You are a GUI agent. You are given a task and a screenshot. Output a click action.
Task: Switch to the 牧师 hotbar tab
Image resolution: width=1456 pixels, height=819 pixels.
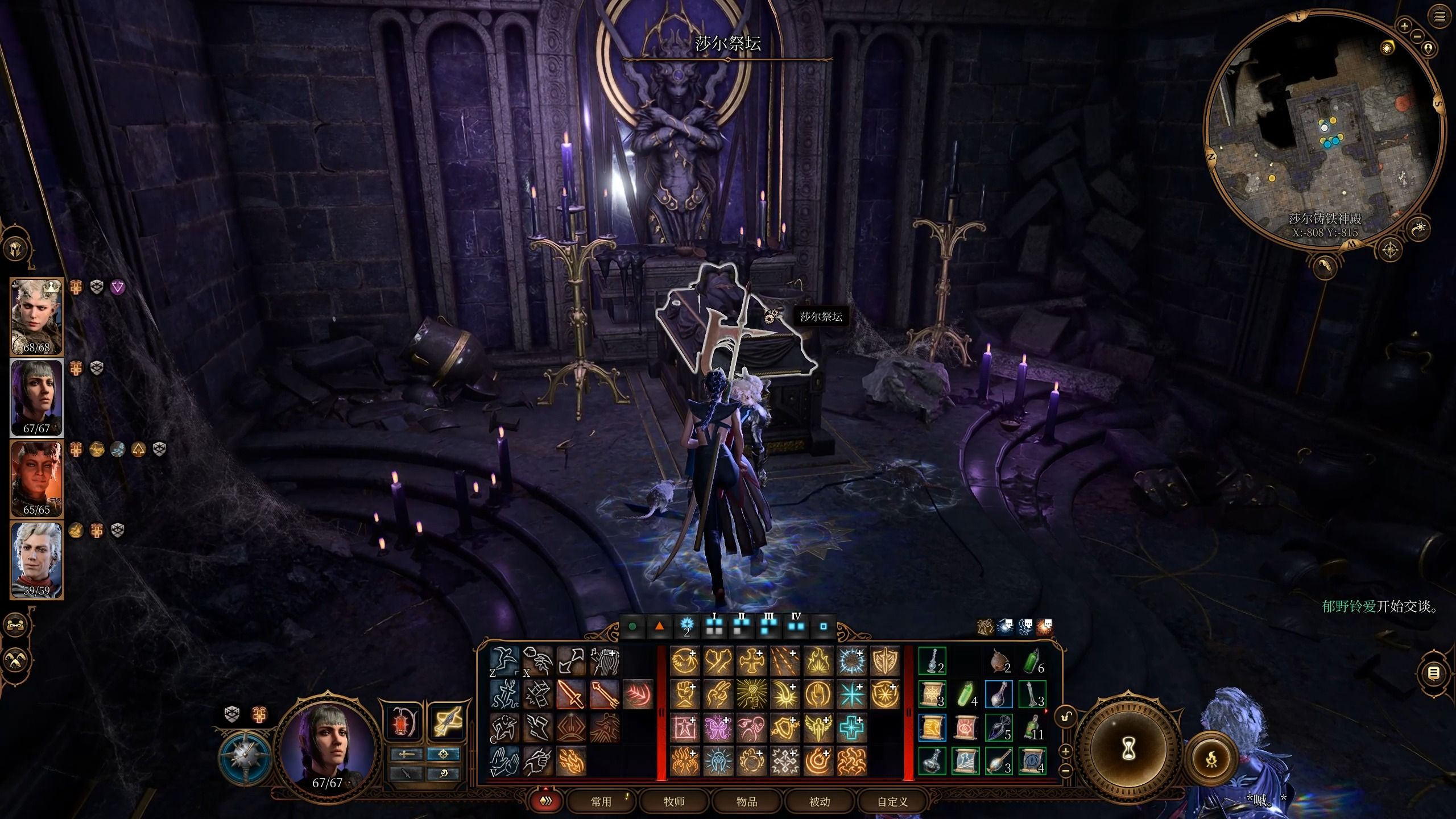tap(674, 801)
